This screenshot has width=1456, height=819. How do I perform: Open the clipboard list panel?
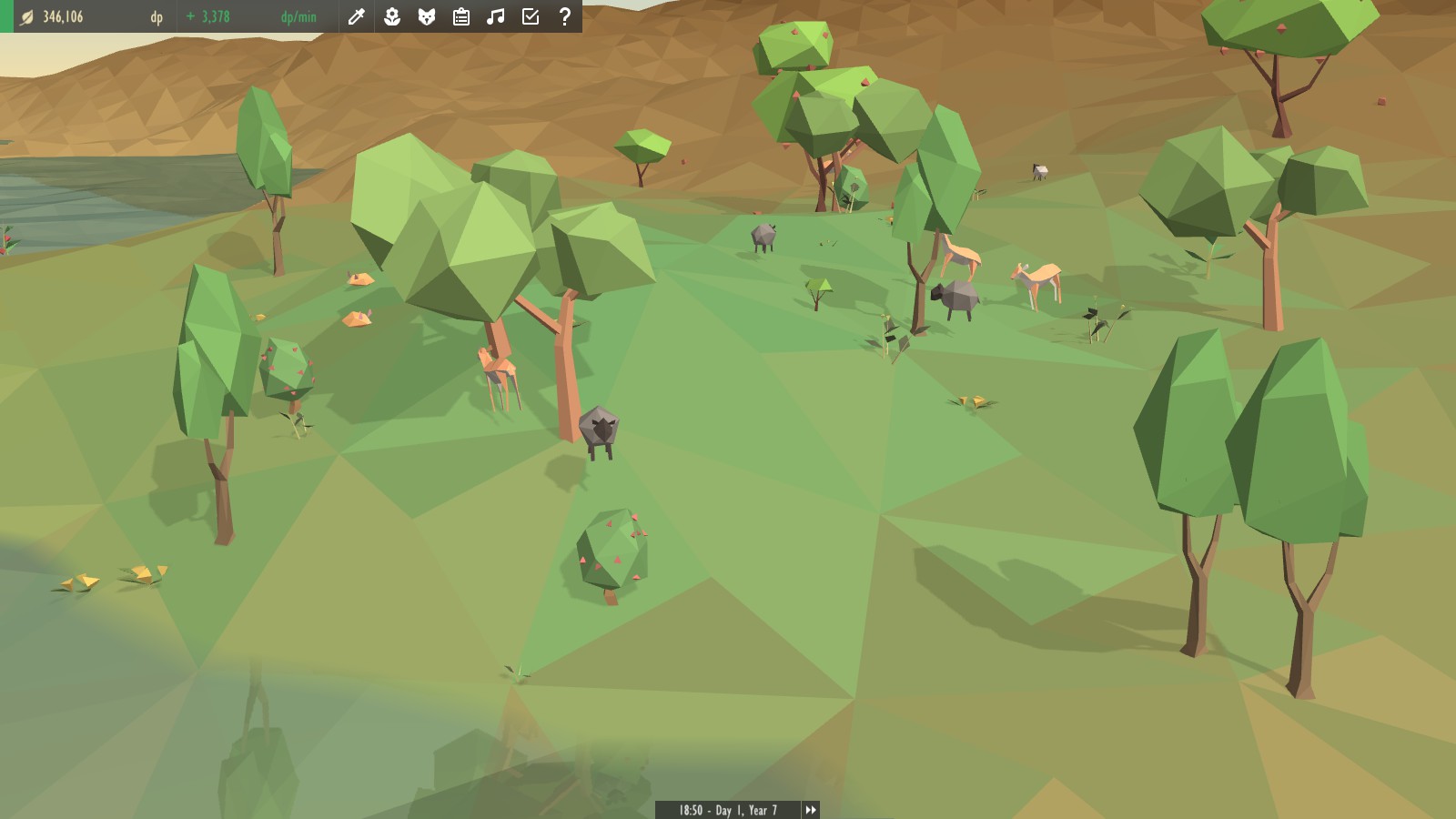[x=461, y=16]
